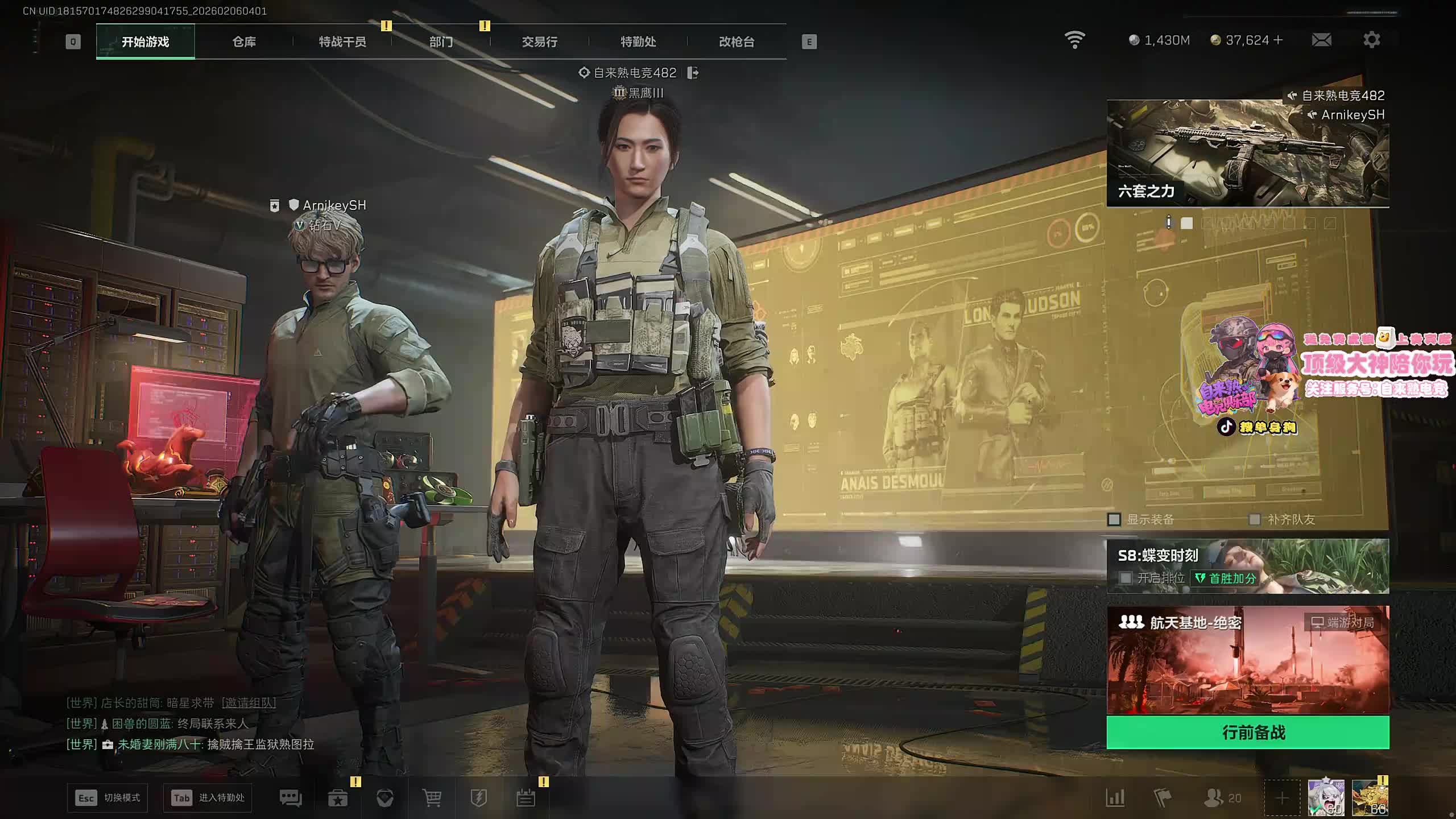Click the 邀请组队 link in world chat
1456x819 pixels.
point(249,703)
